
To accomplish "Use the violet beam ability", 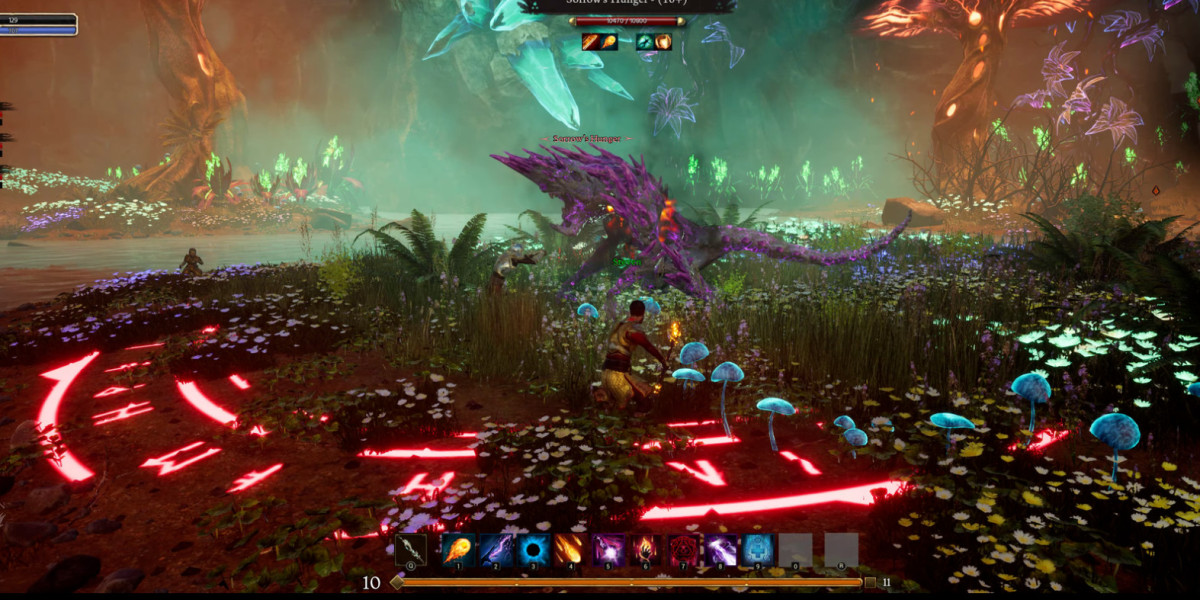I will pyautogui.click(x=721, y=549).
